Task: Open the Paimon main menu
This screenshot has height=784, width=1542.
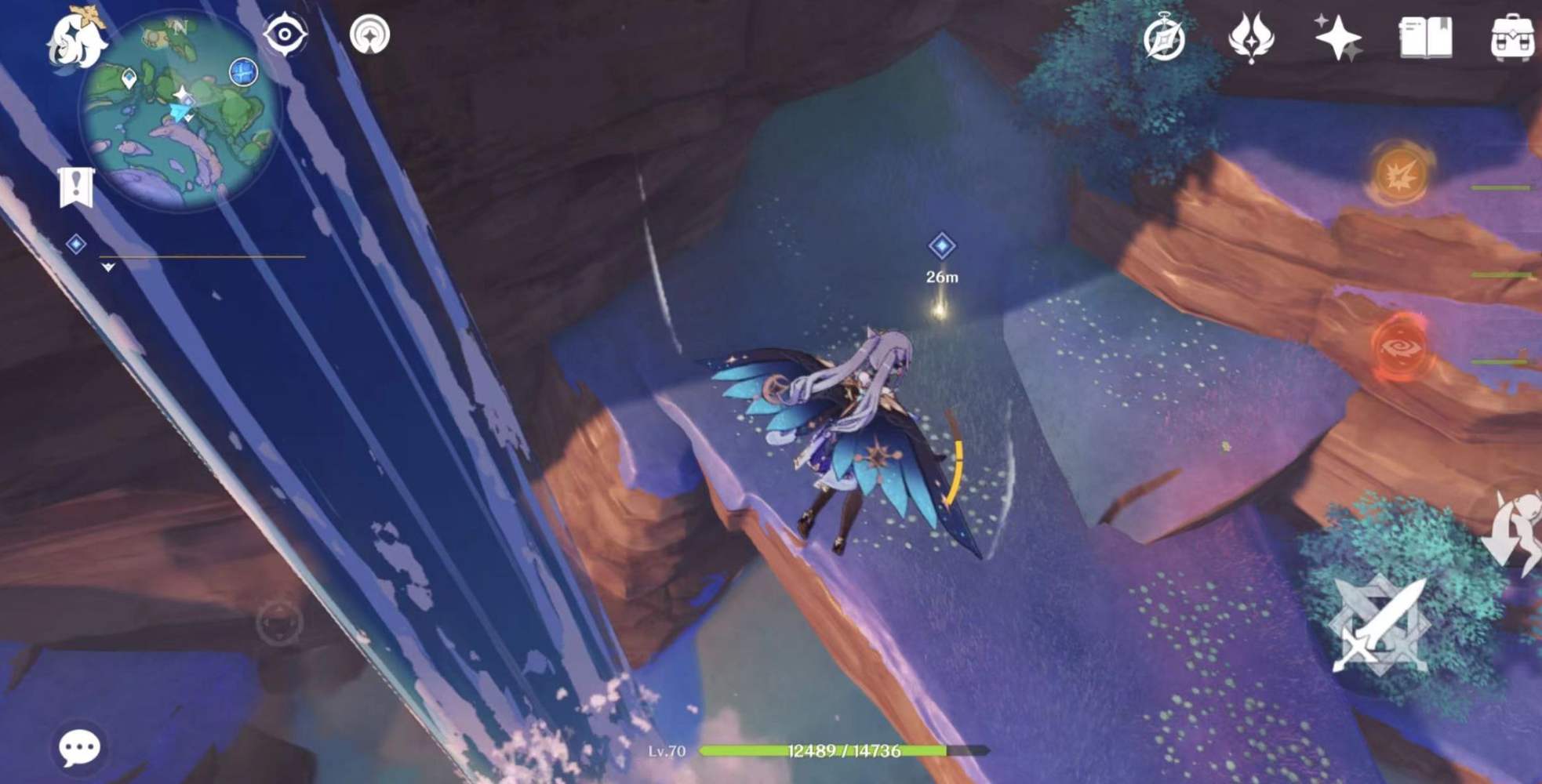Action: pos(73,39)
